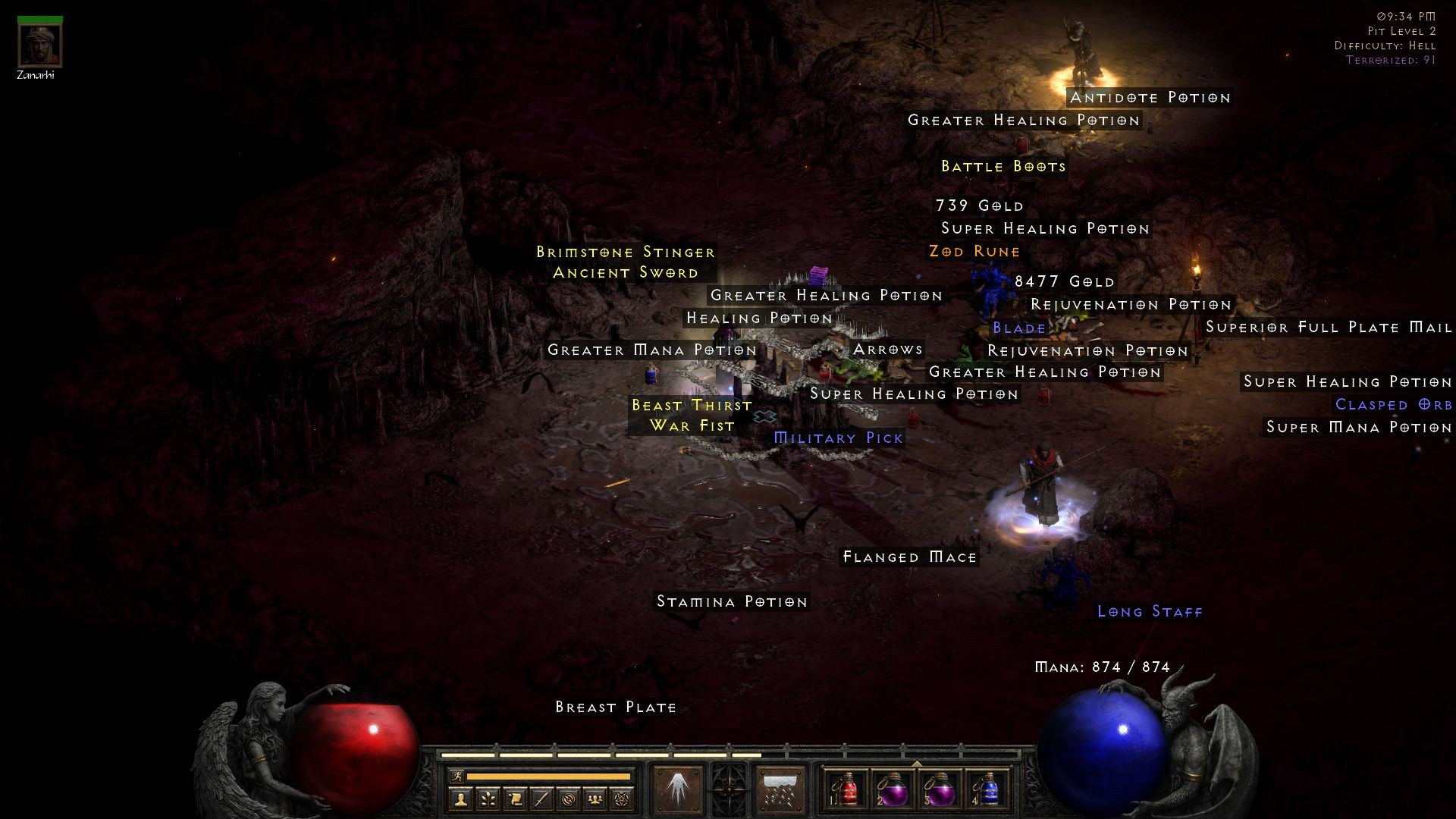Screen dimensions: 1456x819
Task: Open the skill tree icon
Action: (488, 799)
